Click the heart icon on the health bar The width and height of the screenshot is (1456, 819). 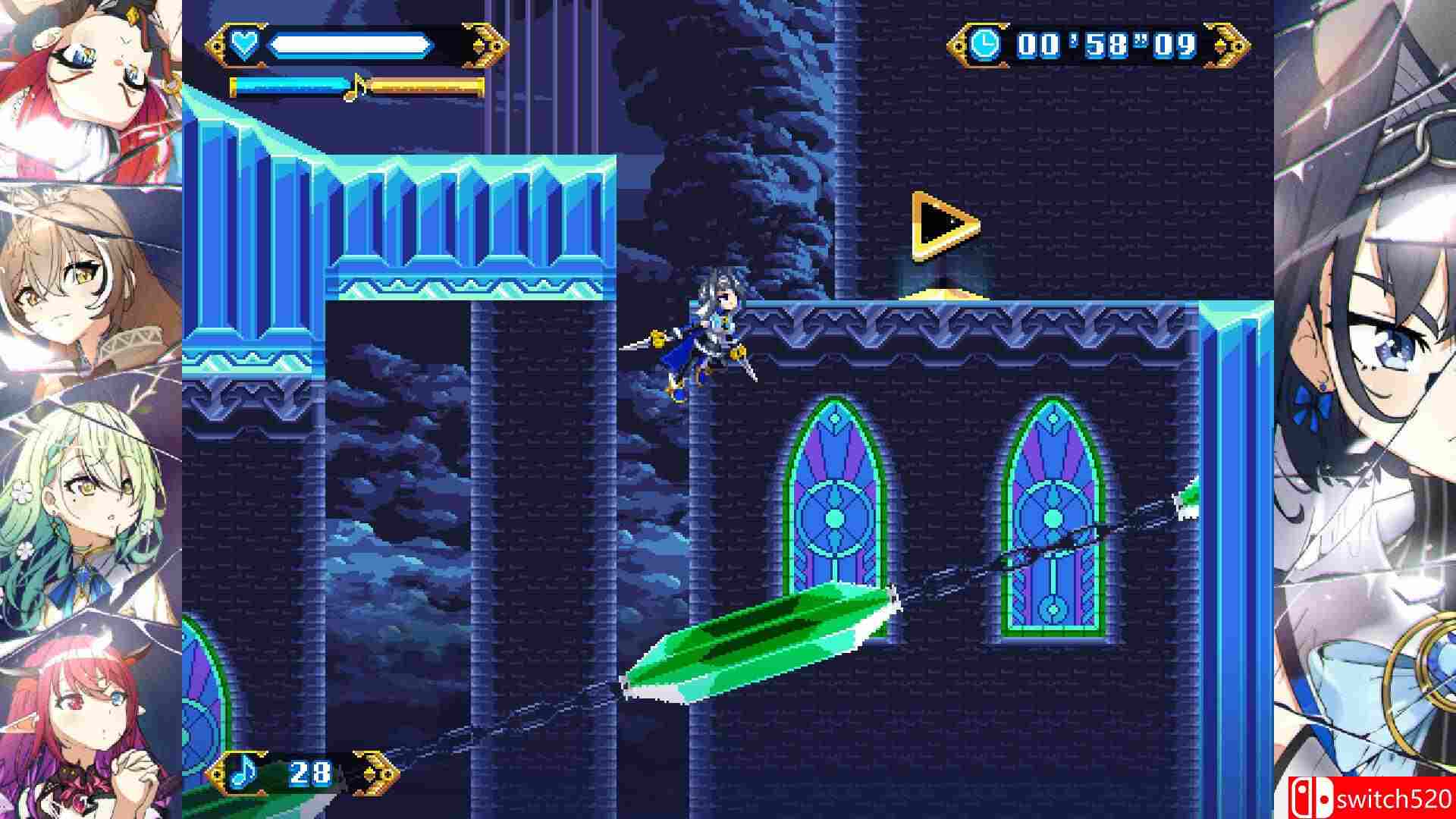(244, 44)
